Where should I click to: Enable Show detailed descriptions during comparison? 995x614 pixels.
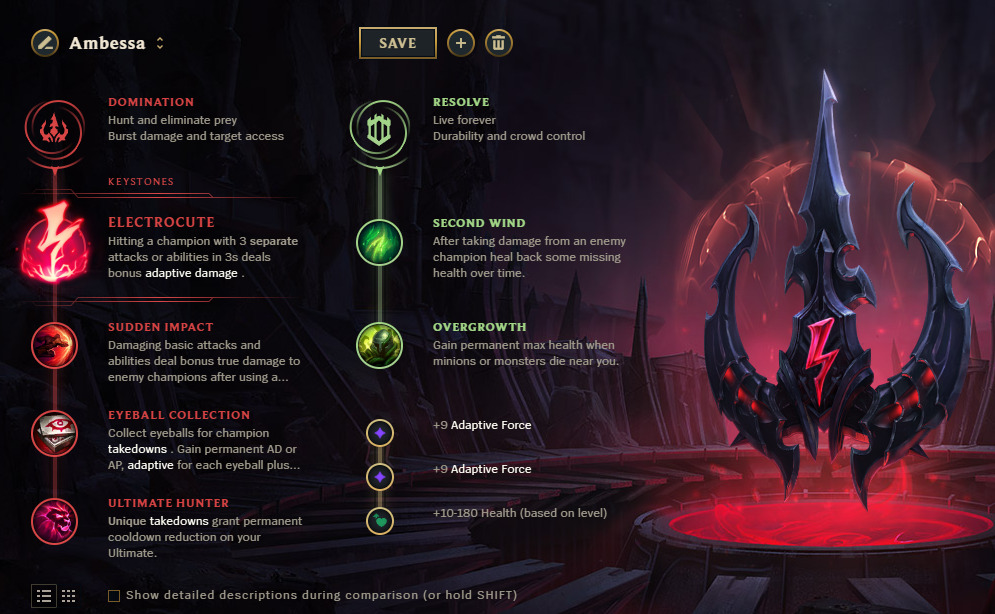coord(114,596)
